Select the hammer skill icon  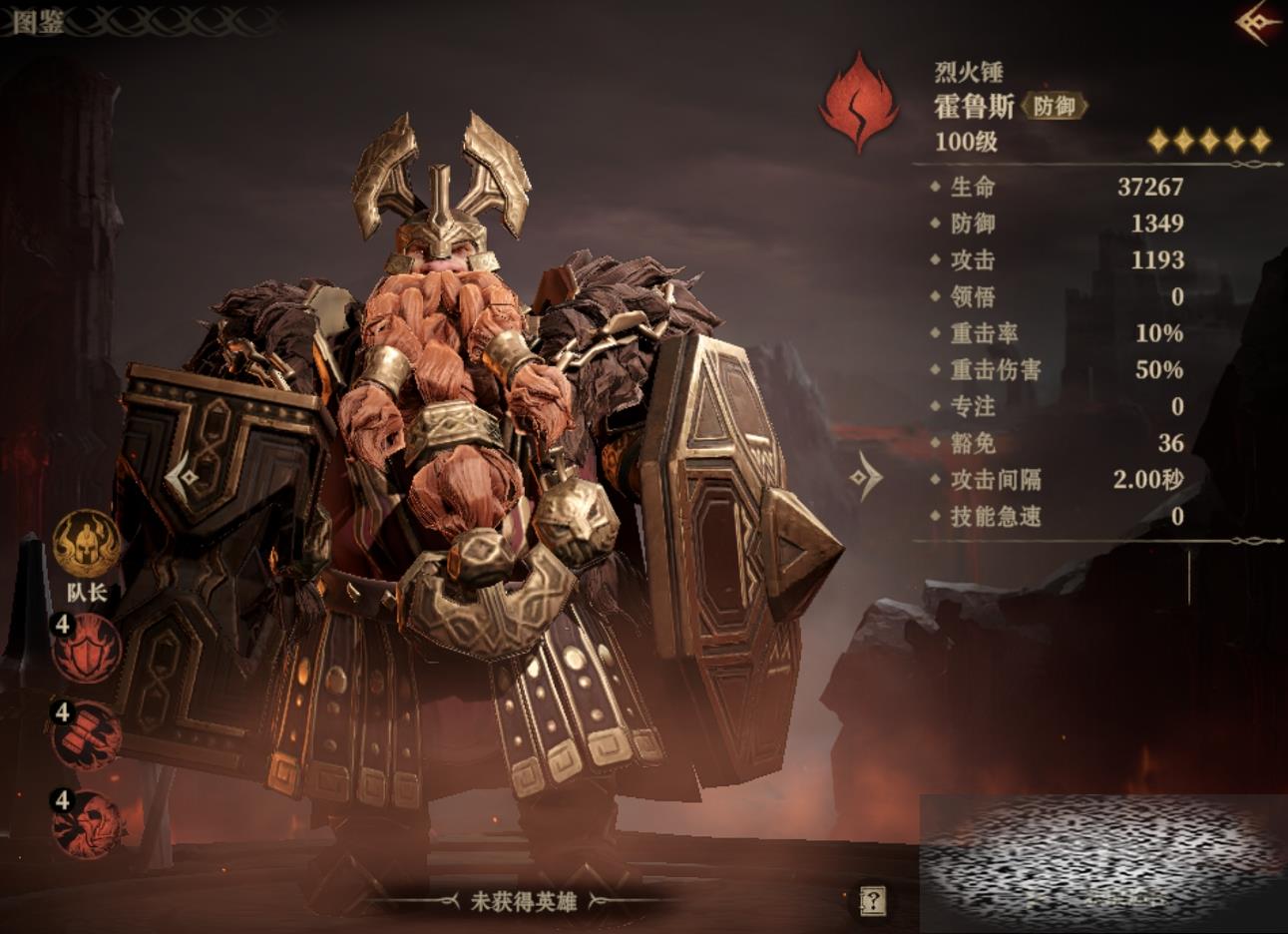[89, 735]
